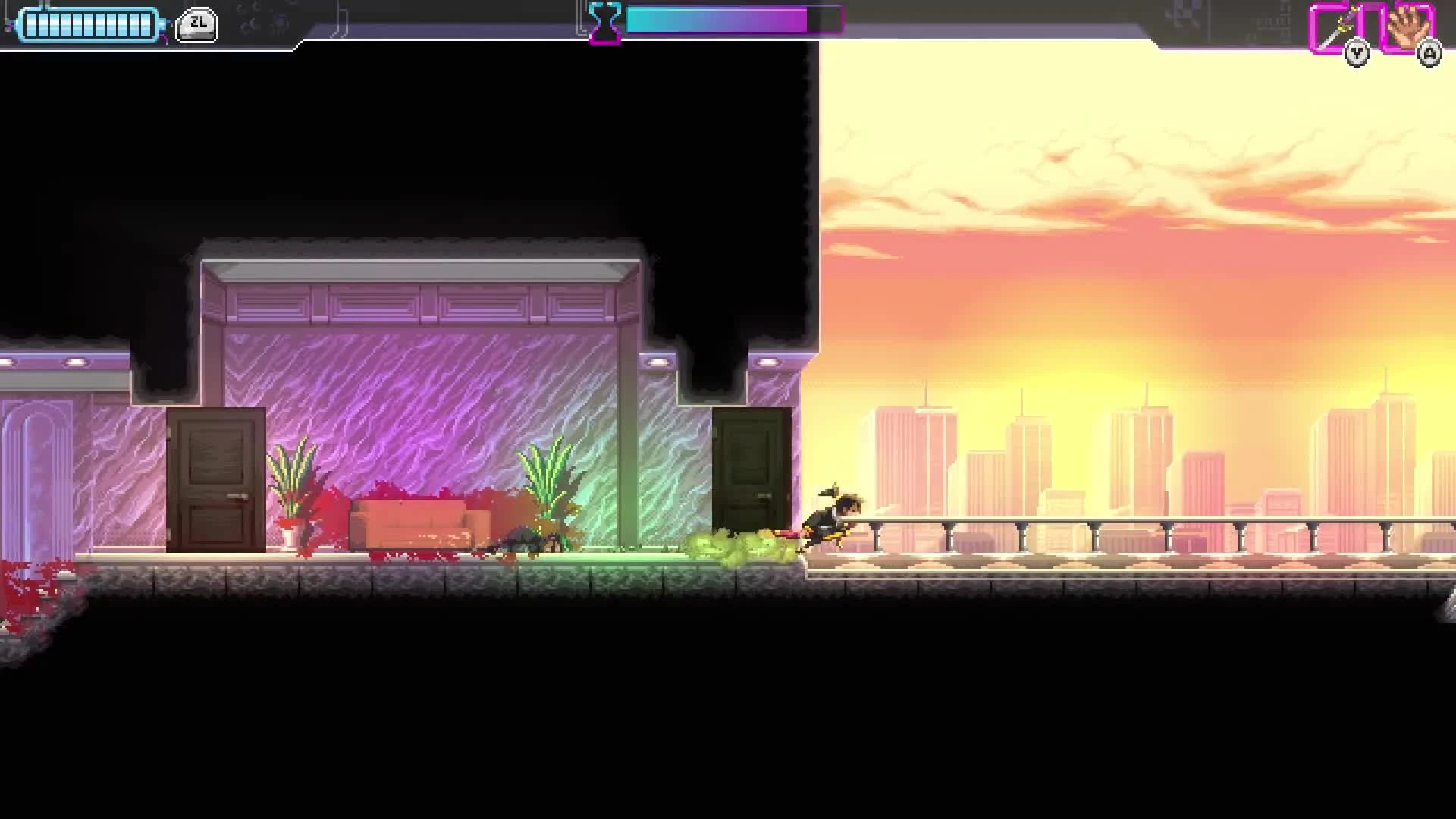This screenshot has height=819, width=1456.
Task: Click the ZL button prompt bubble
Action: tap(197, 23)
